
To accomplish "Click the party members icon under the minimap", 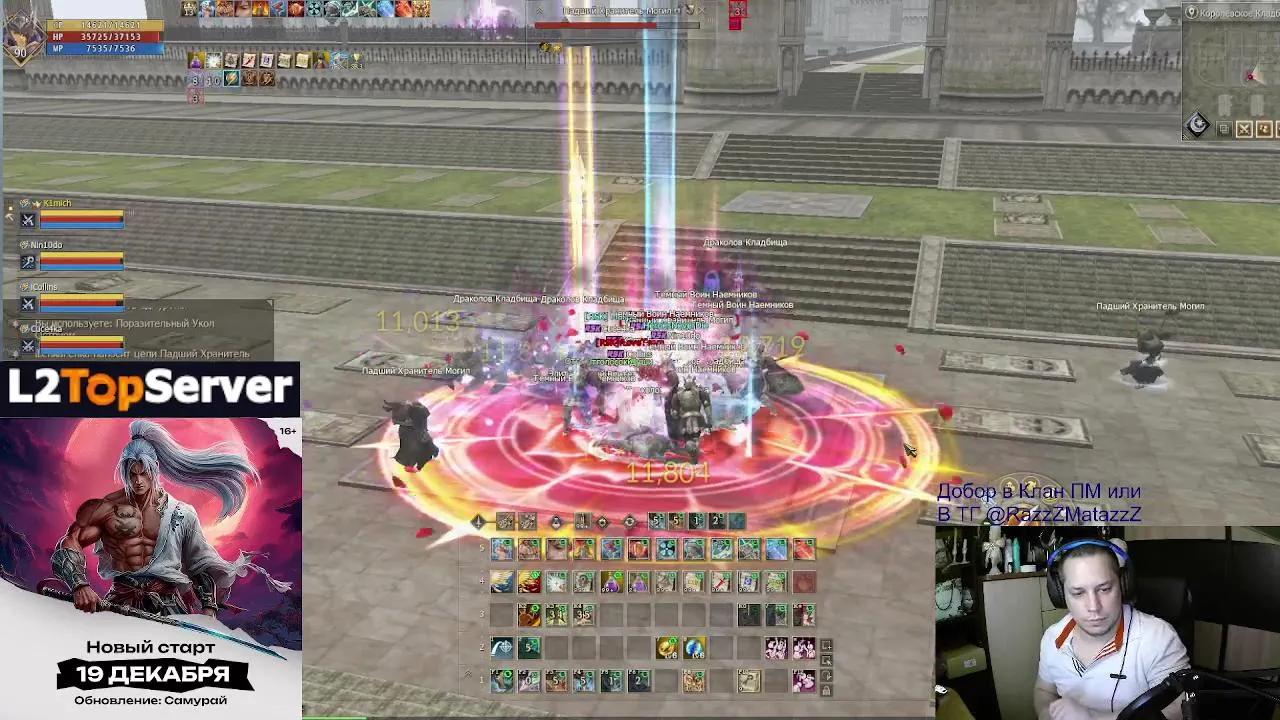I will coord(1264,128).
